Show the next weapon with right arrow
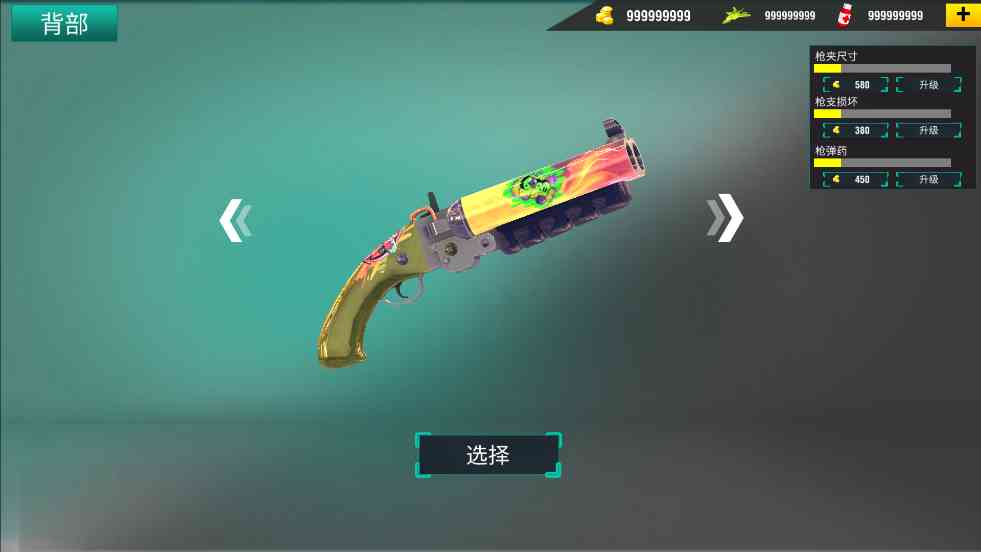This screenshot has width=981, height=552. coord(726,217)
